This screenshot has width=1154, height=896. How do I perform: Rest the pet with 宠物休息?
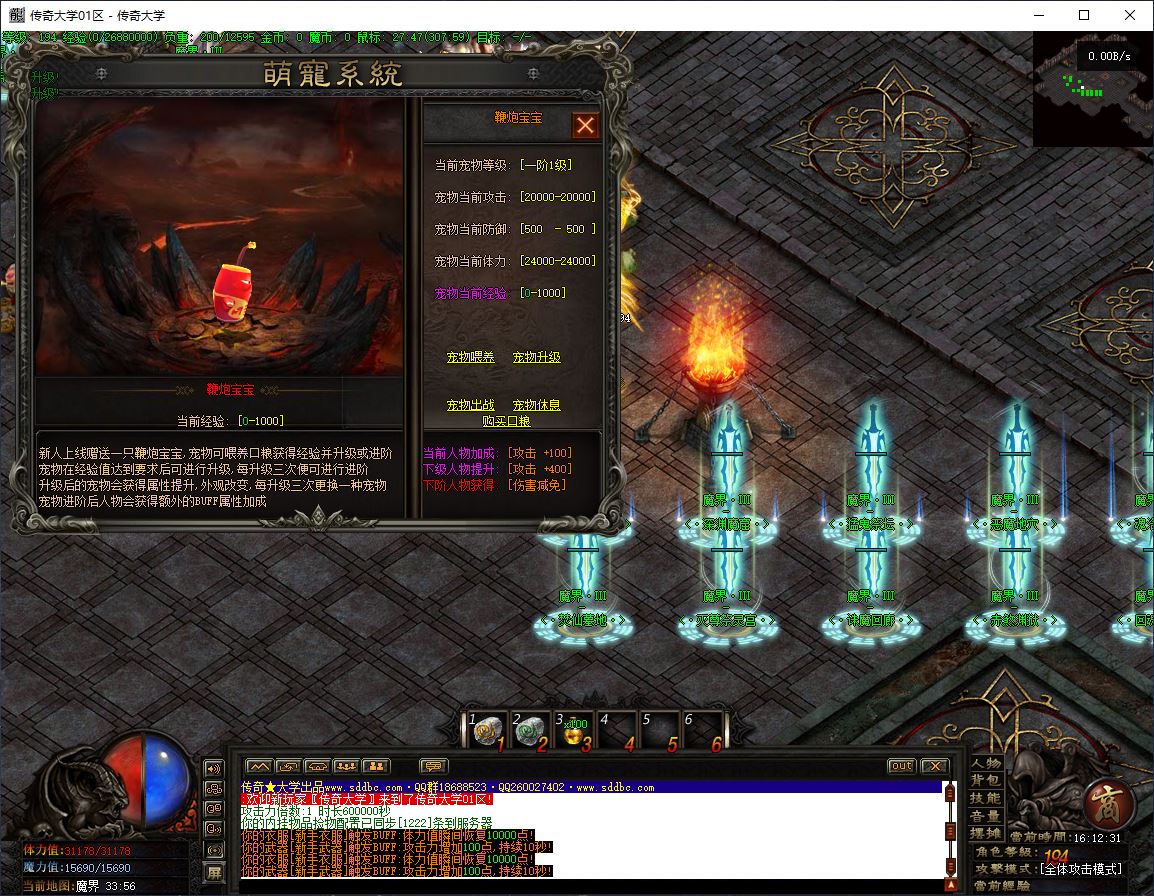pos(536,405)
